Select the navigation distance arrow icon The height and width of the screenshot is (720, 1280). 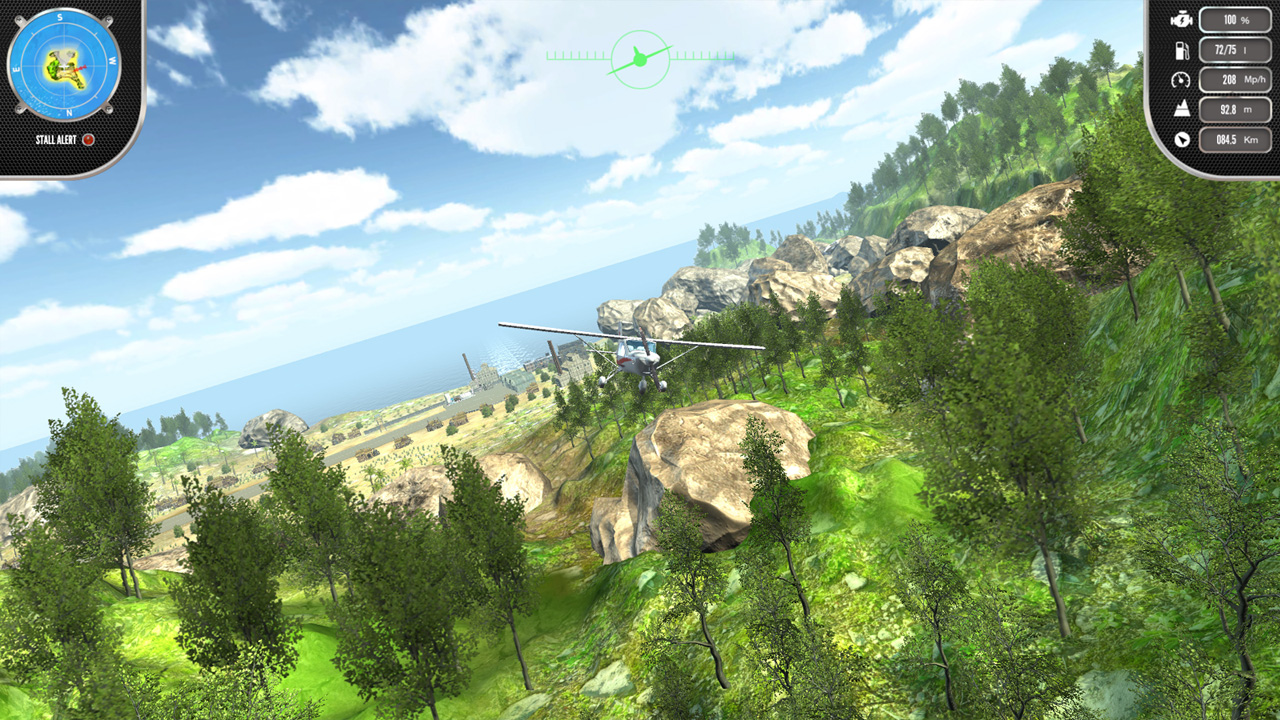click(1182, 139)
